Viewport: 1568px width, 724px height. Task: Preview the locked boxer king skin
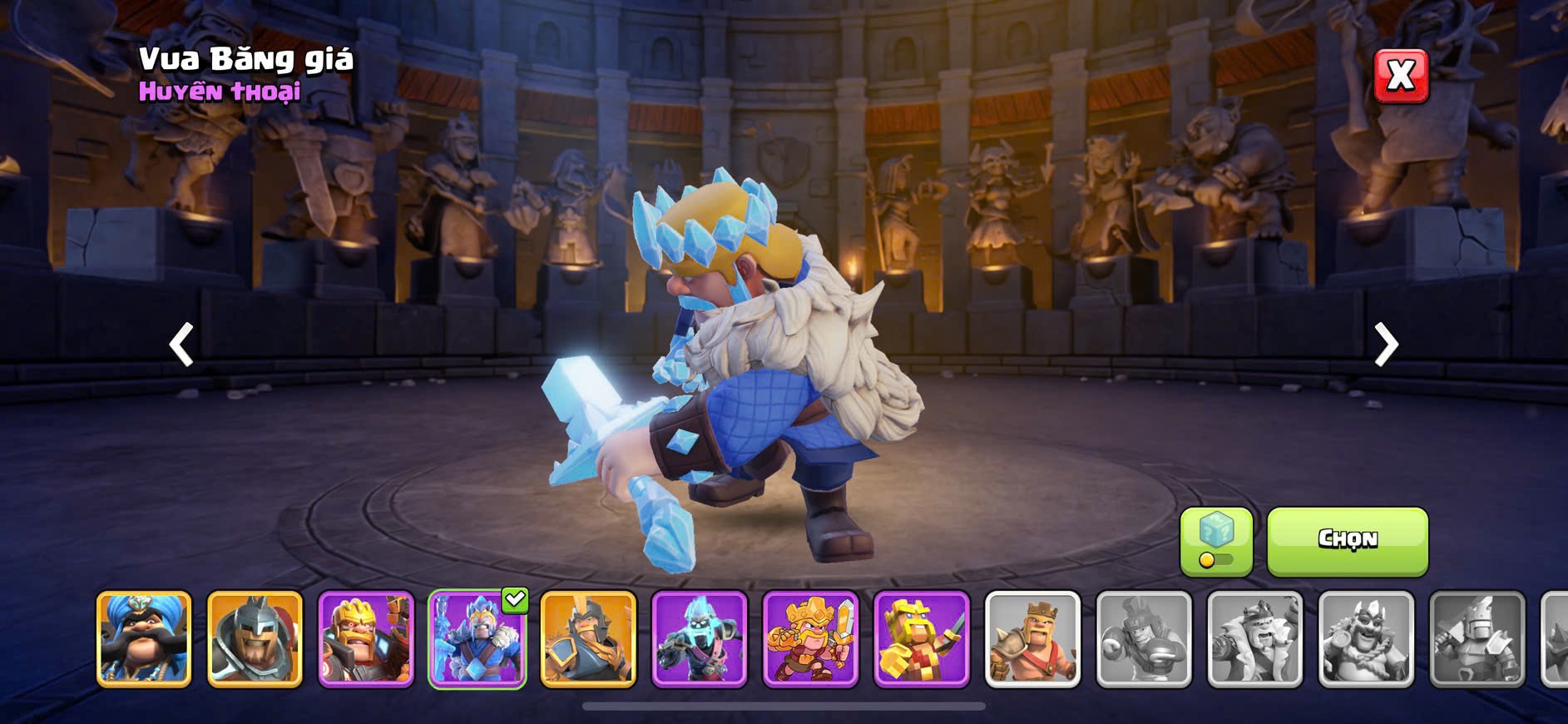[x=1144, y=639]
